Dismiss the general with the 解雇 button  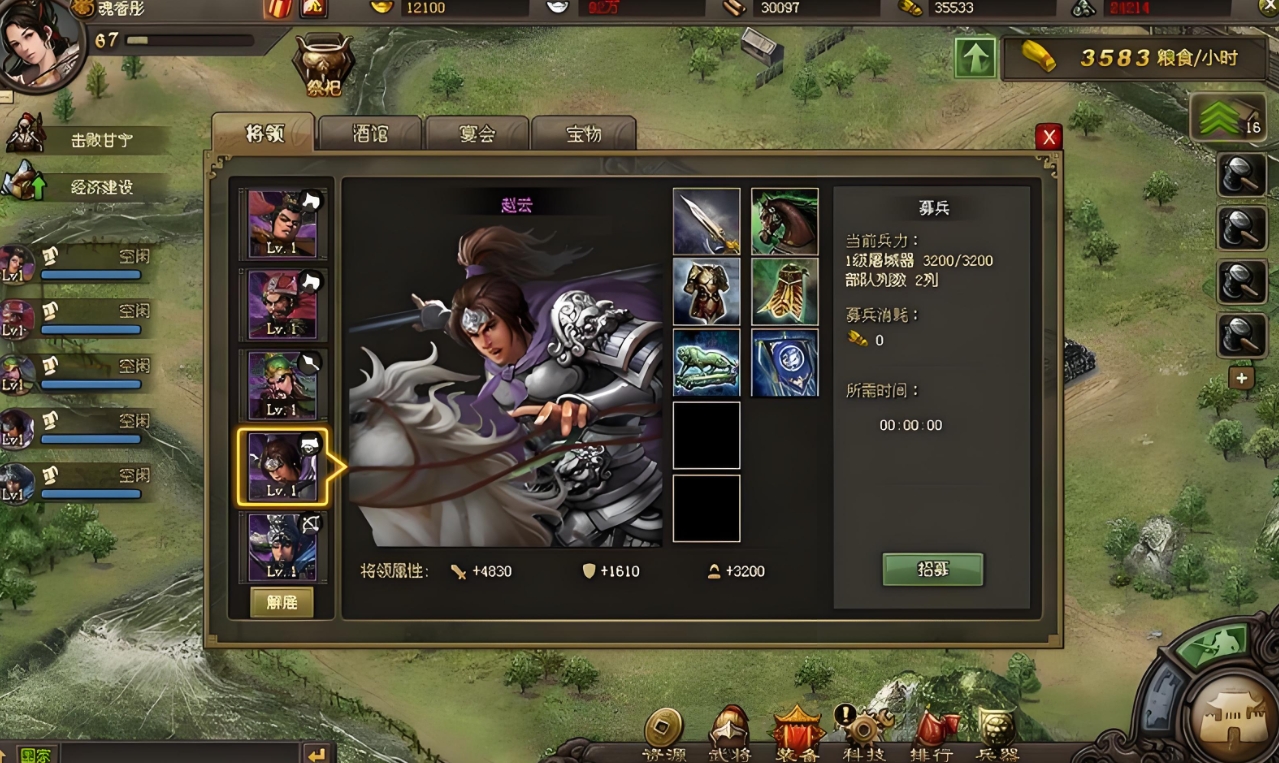pos(281,602)
